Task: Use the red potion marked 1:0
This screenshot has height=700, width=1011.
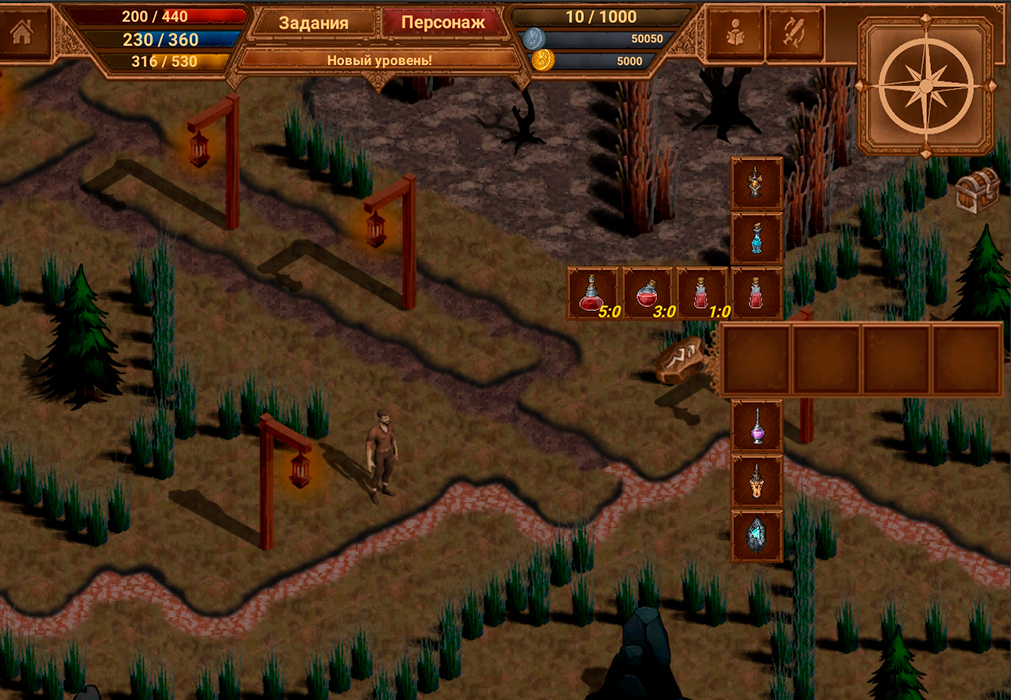Action: click(703, 293)
